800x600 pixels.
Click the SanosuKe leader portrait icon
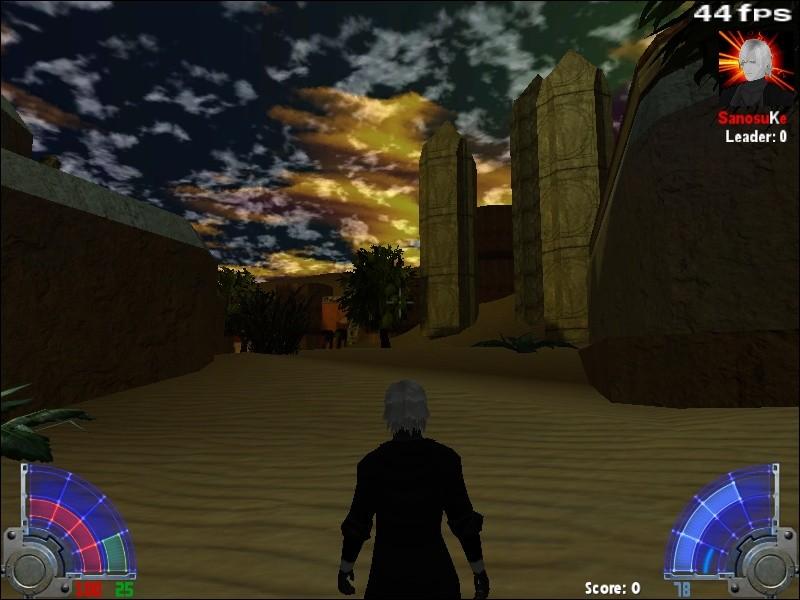point(756,68)
